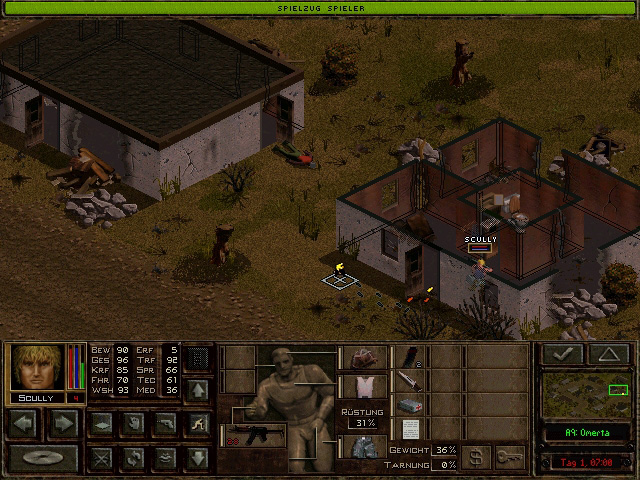Climb up one level with the up arrow

tap(199, 389)
